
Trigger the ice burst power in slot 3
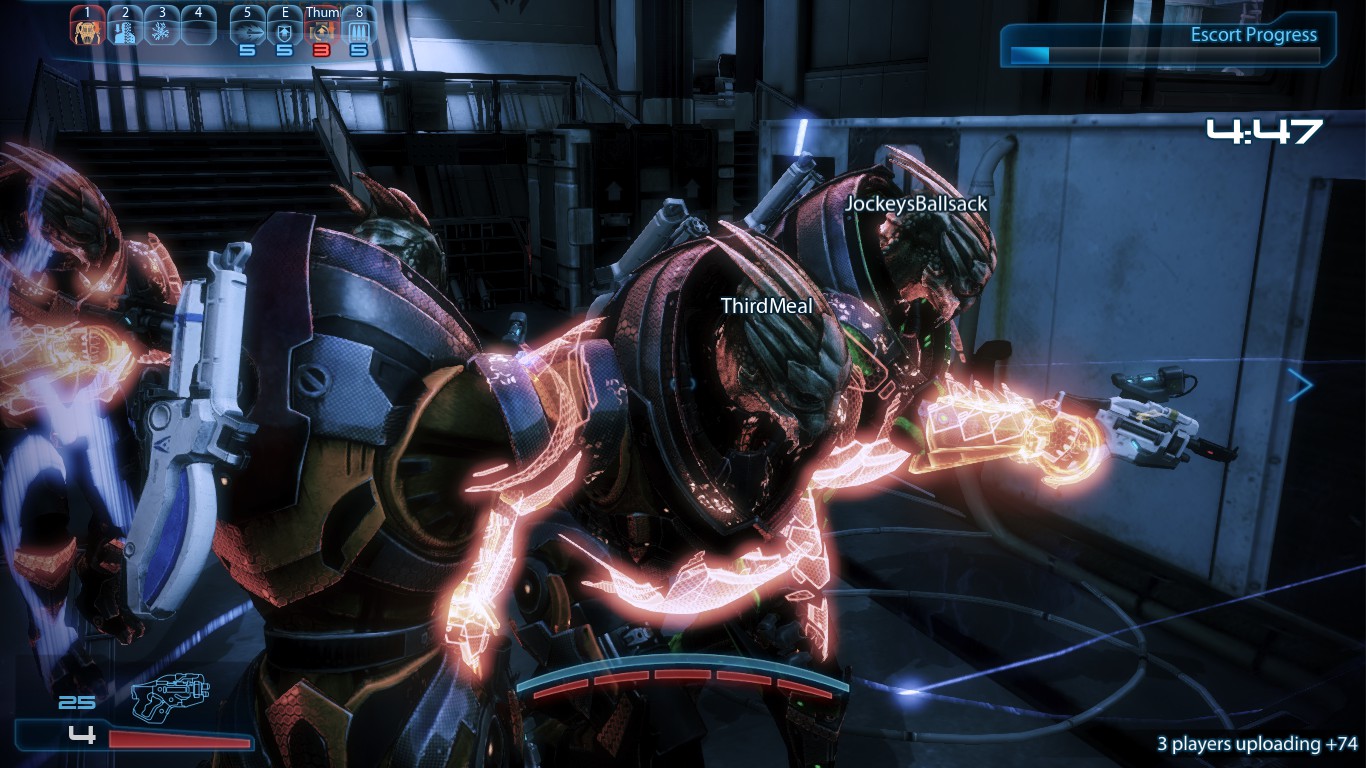[161, 27]
